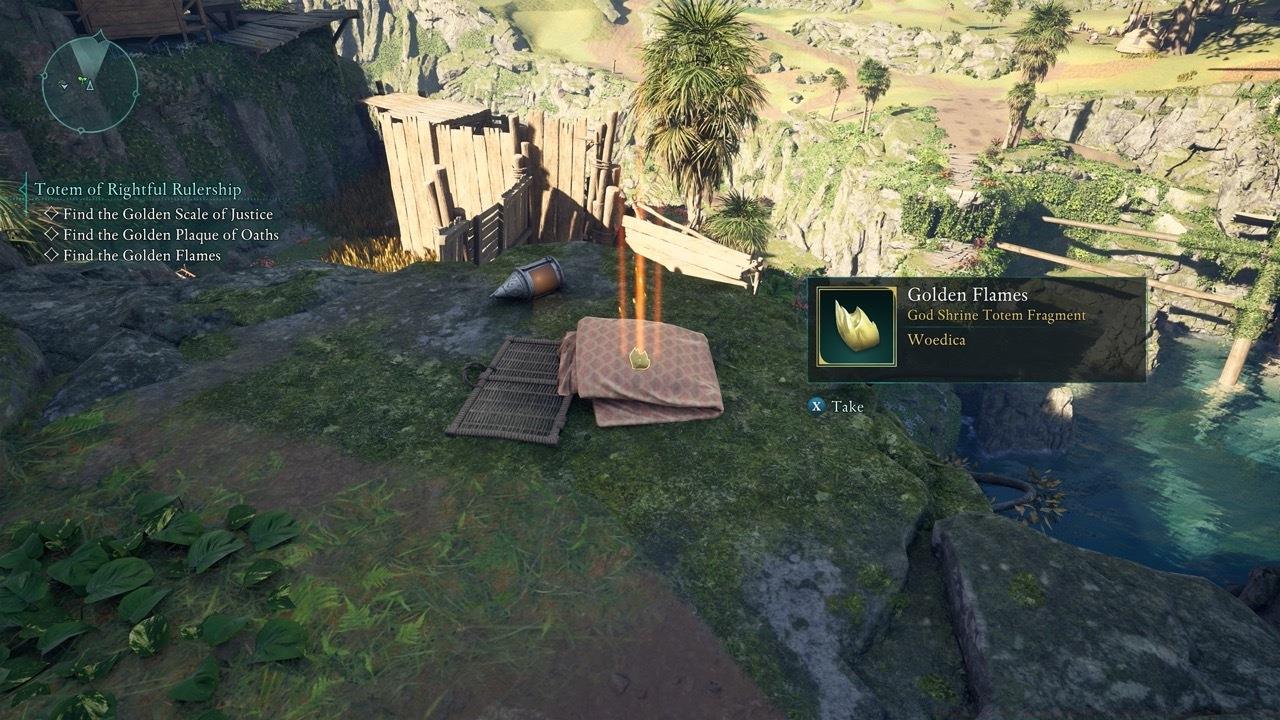Collapse the Totem of Rightful Rulership quest tracker
1280x720 pixels.
pos(21,188)
